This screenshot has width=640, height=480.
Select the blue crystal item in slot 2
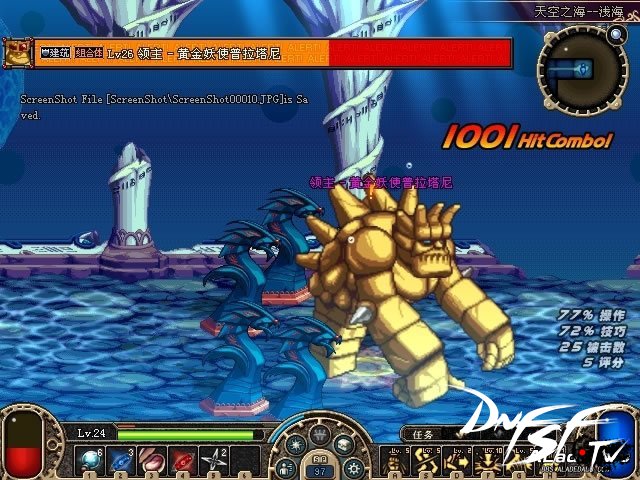coord(122,460)
